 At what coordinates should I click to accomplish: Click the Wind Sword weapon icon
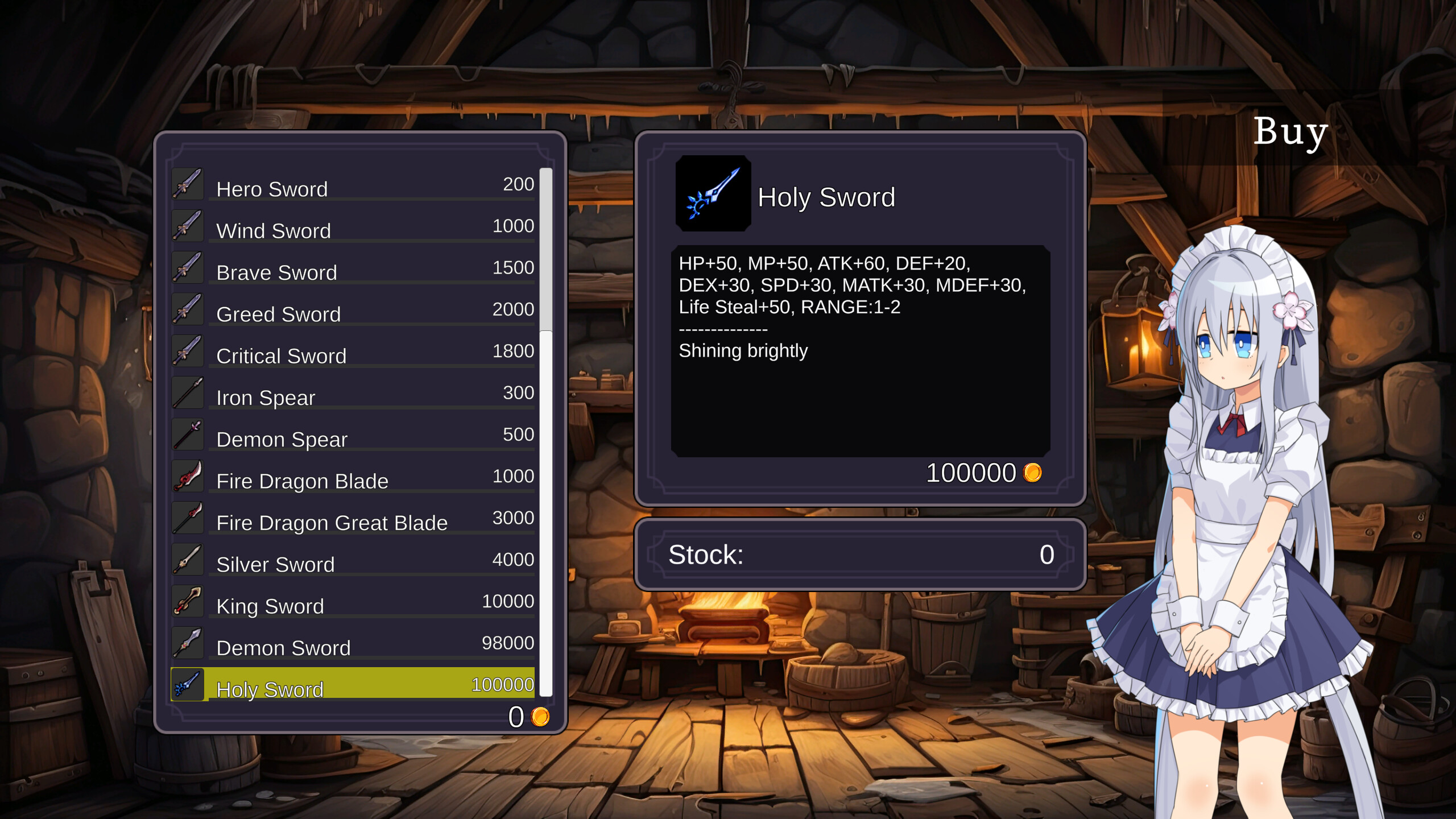188,226
